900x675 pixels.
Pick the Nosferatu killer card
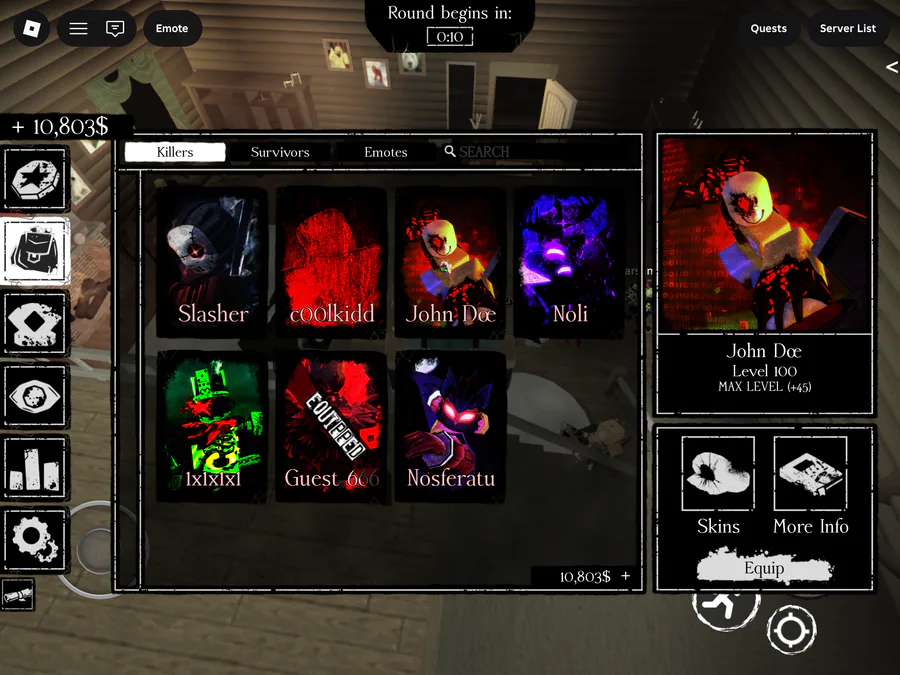[450, 427]
